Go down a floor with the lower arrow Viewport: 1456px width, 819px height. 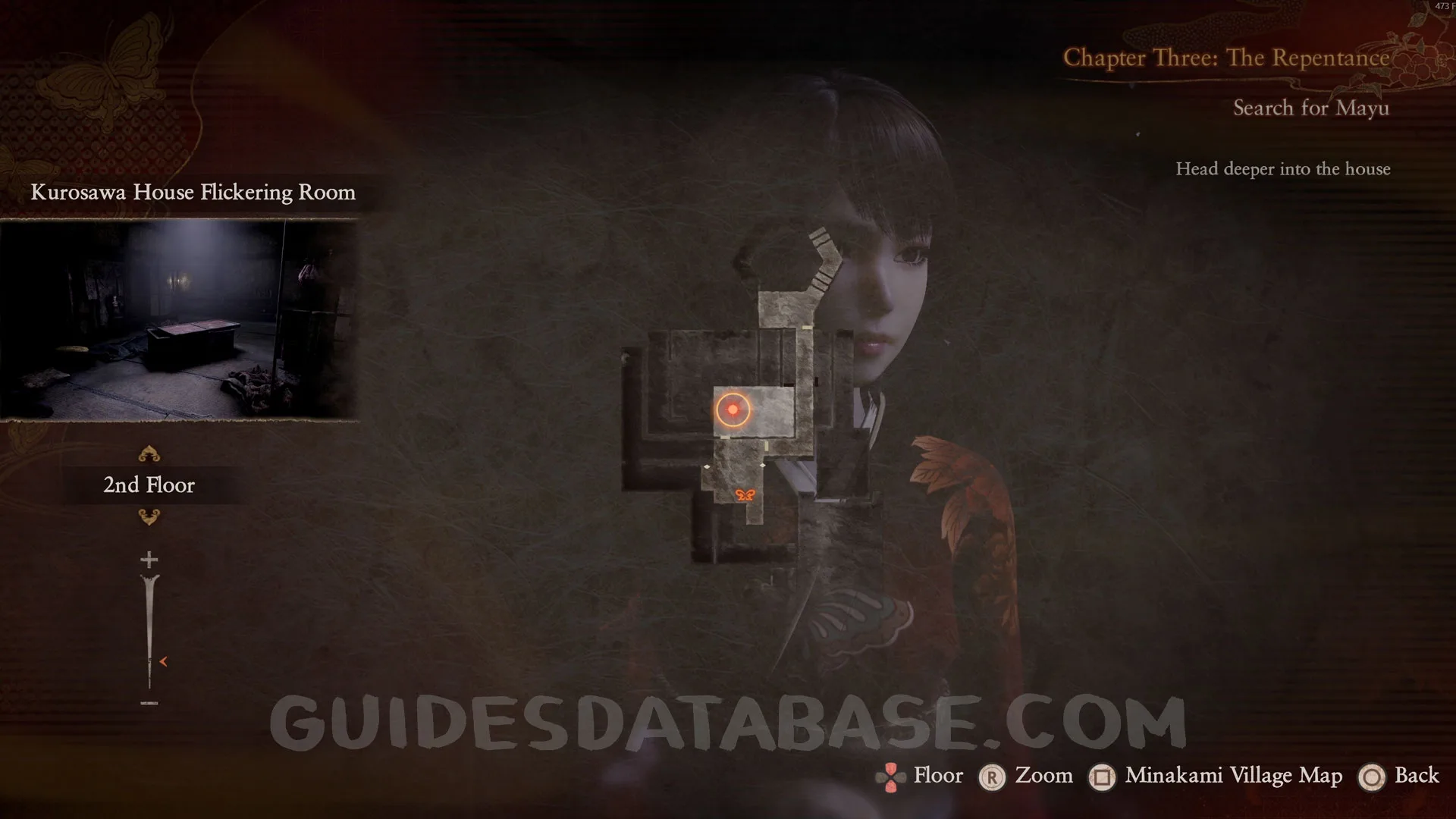(149, 517)
